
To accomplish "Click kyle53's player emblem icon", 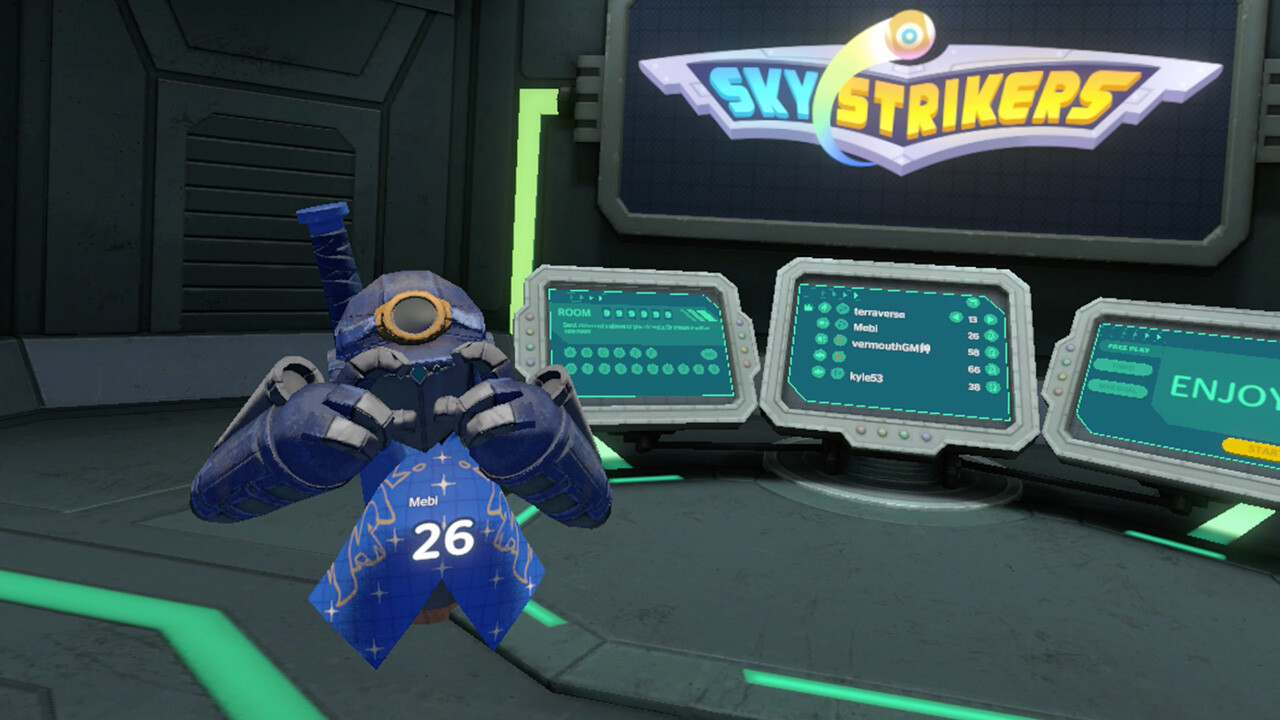I will (x=837, y=371).
